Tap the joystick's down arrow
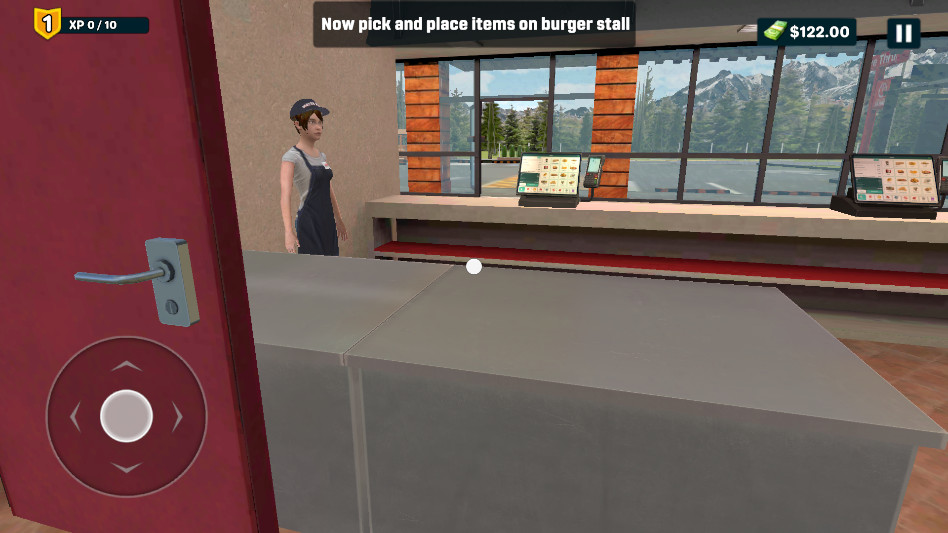 click(126, 467)
